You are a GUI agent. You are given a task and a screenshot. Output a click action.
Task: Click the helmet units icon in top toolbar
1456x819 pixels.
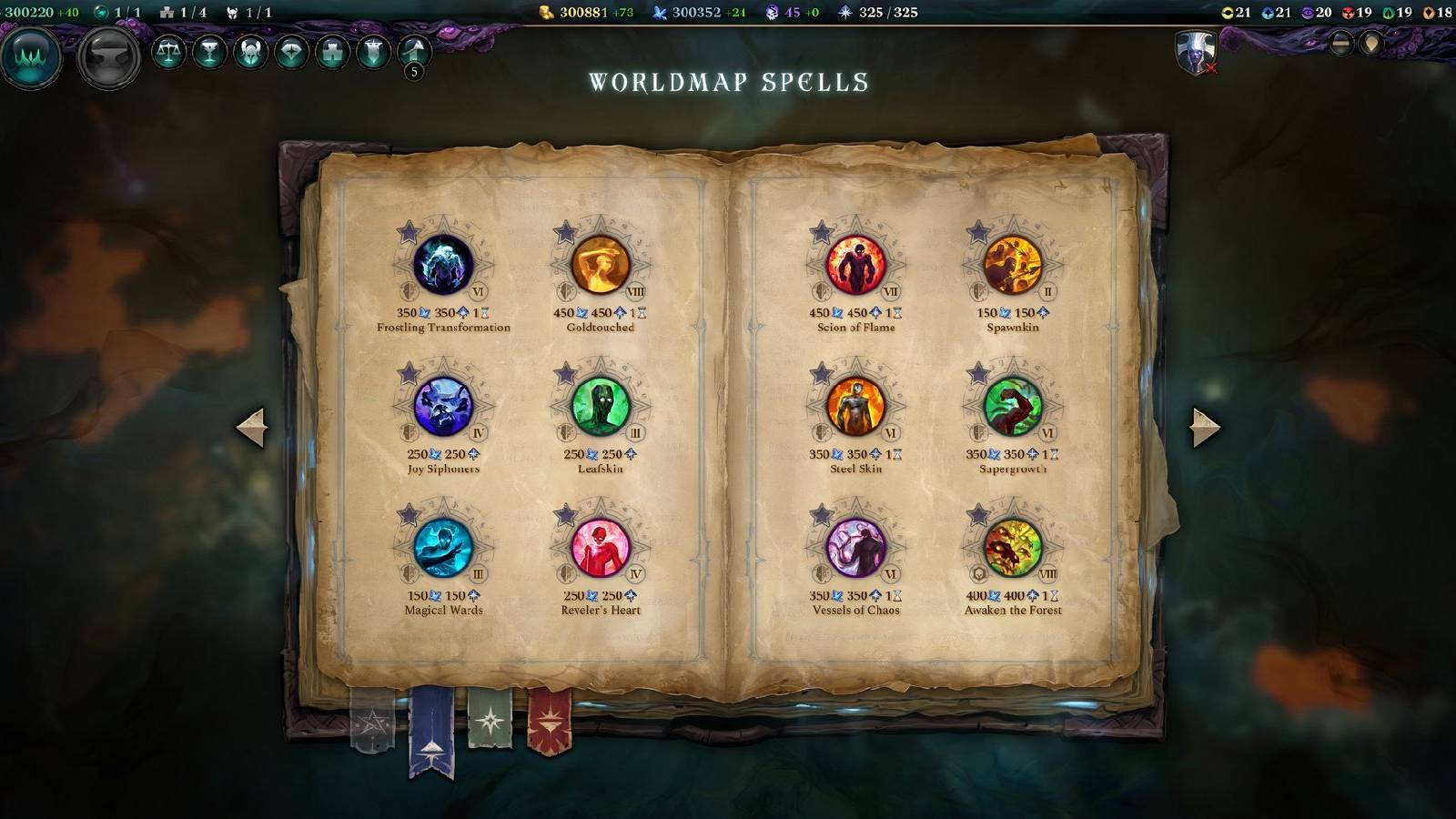point(248,55)
